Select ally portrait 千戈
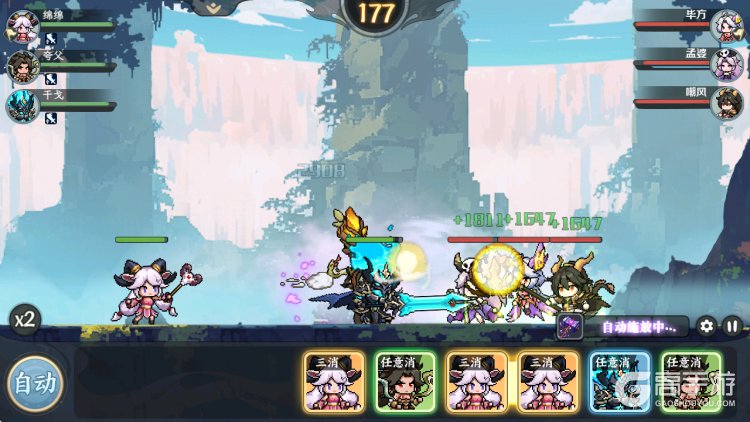 (22, 104)
